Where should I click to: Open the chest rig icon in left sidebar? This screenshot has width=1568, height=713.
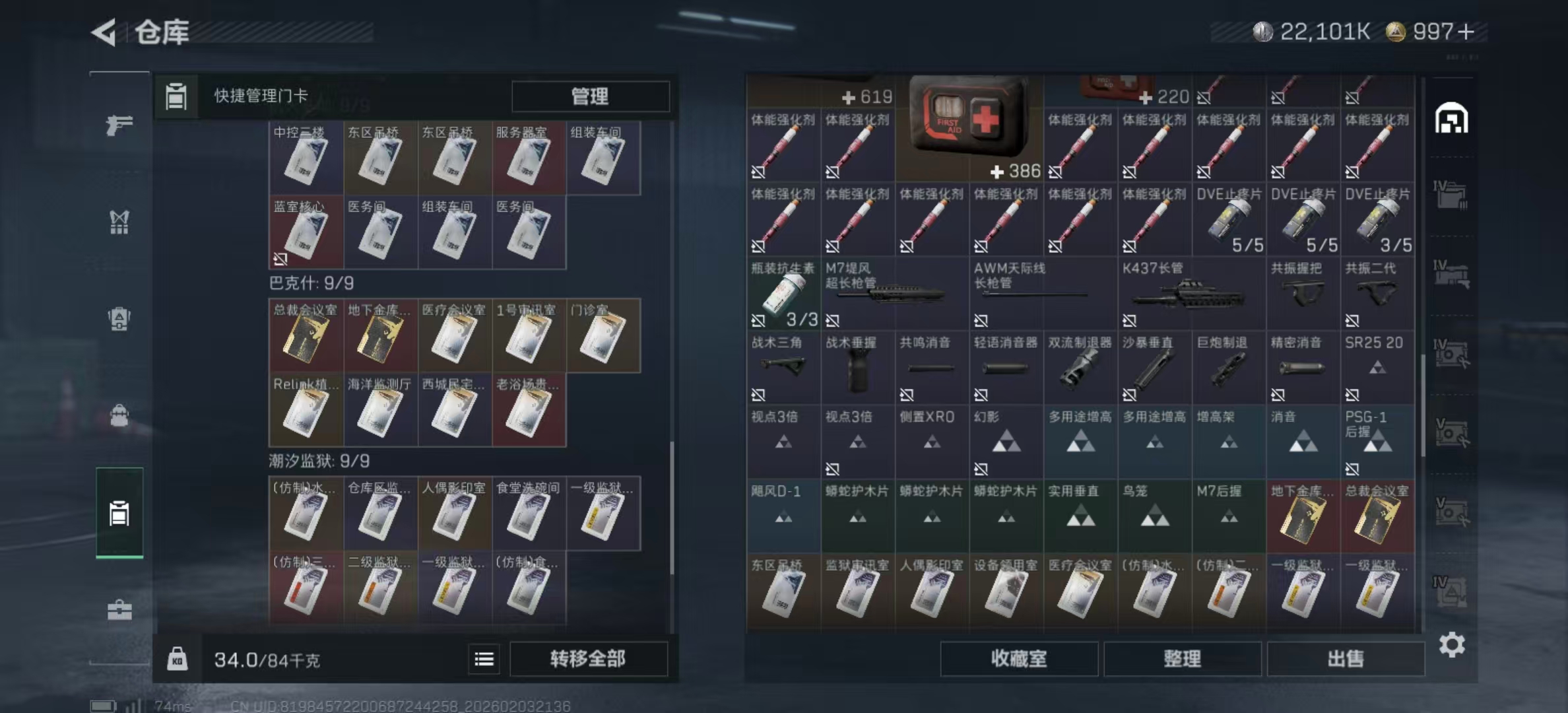click(x=119, y=222)
